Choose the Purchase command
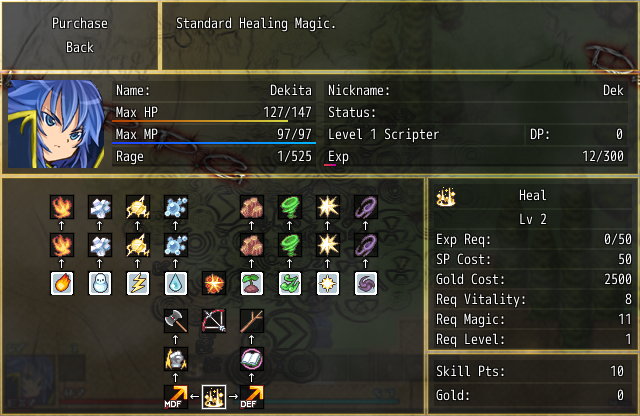The image size is (640, 416). (x=80, y=23)
